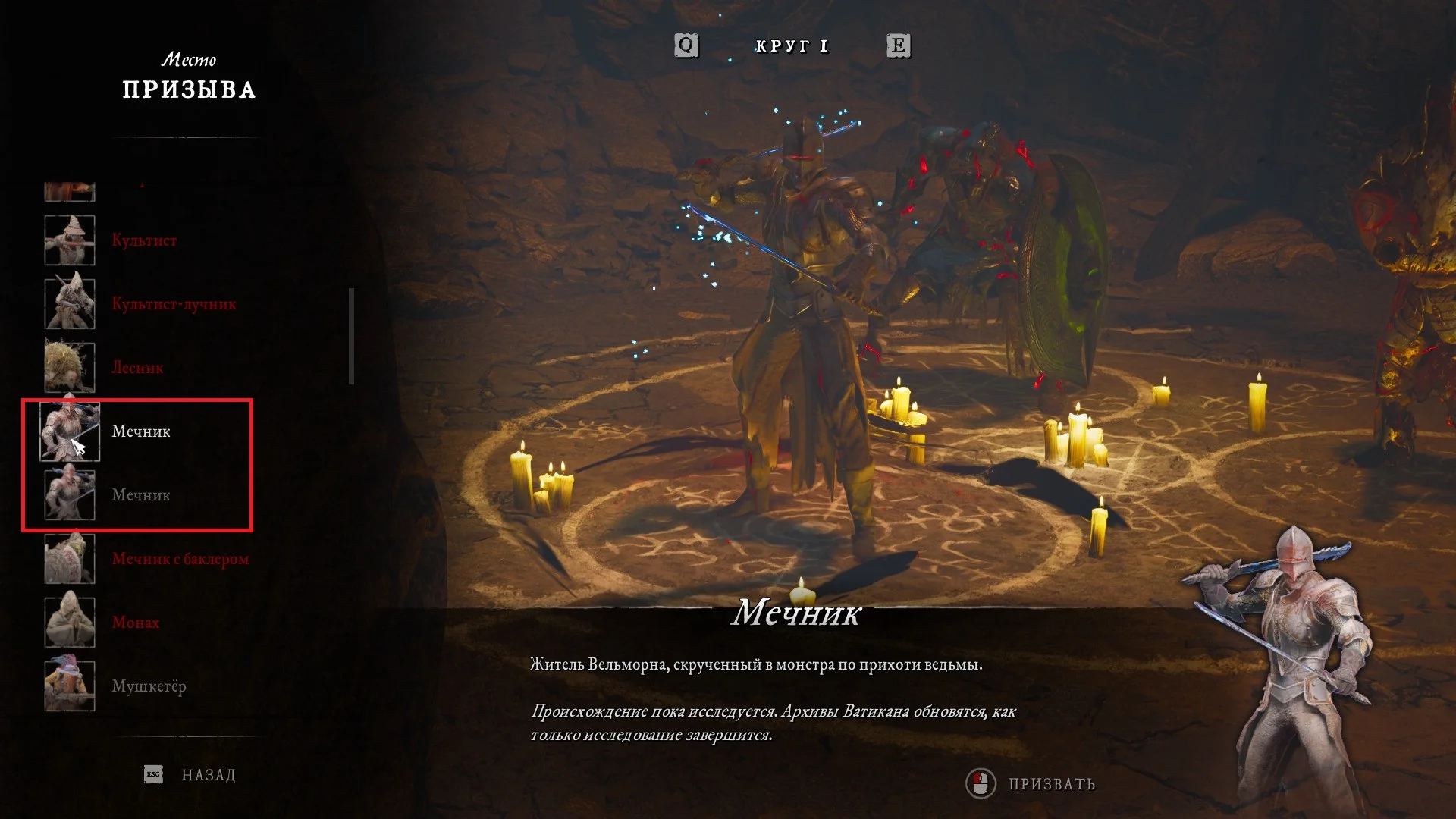Choose Мечник с баклером in the list

(180, 559)
